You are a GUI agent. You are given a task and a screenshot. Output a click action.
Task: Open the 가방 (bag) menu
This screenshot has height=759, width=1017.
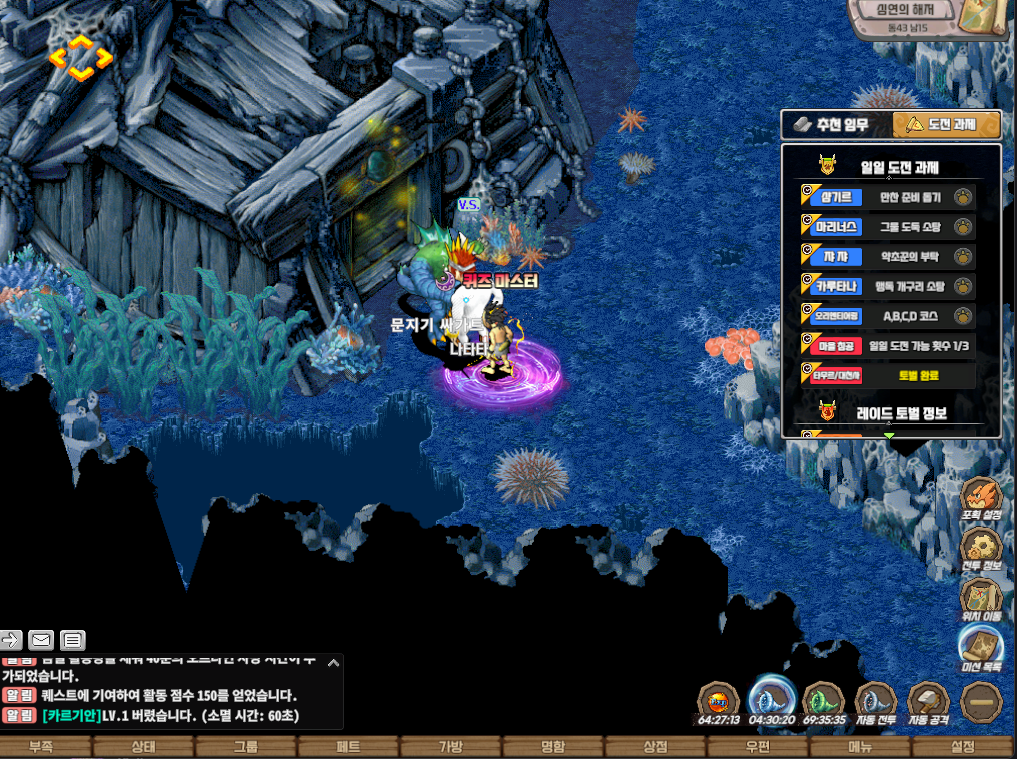[x=450, y=747]
